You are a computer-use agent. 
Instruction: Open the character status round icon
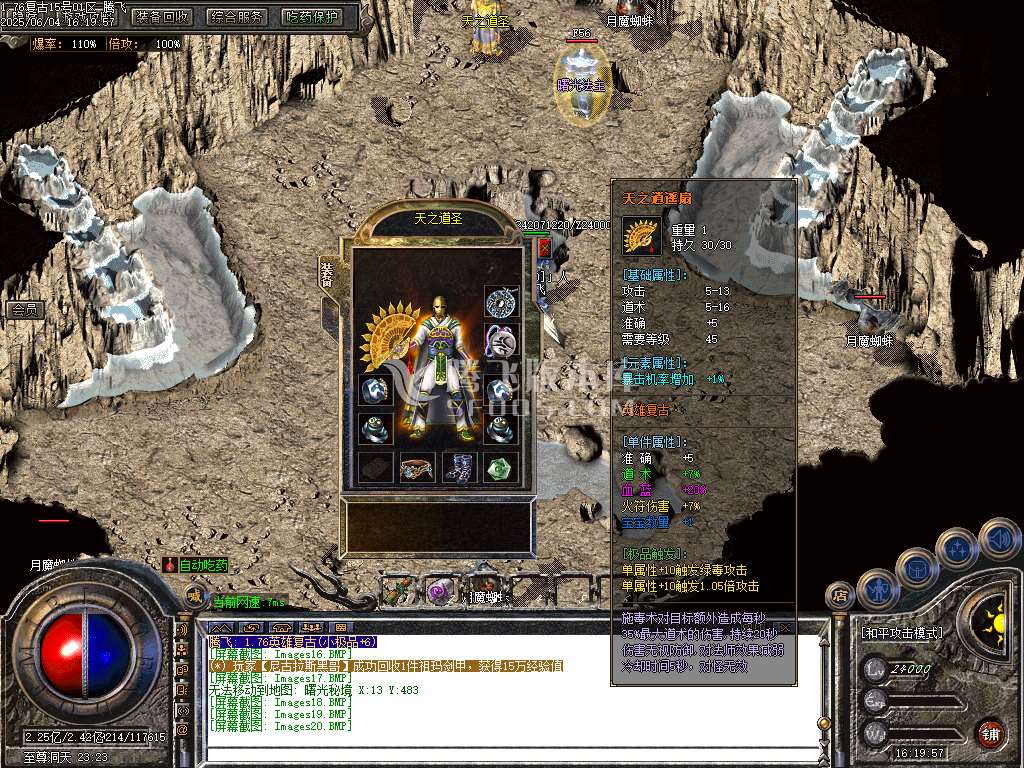[876, 588]
